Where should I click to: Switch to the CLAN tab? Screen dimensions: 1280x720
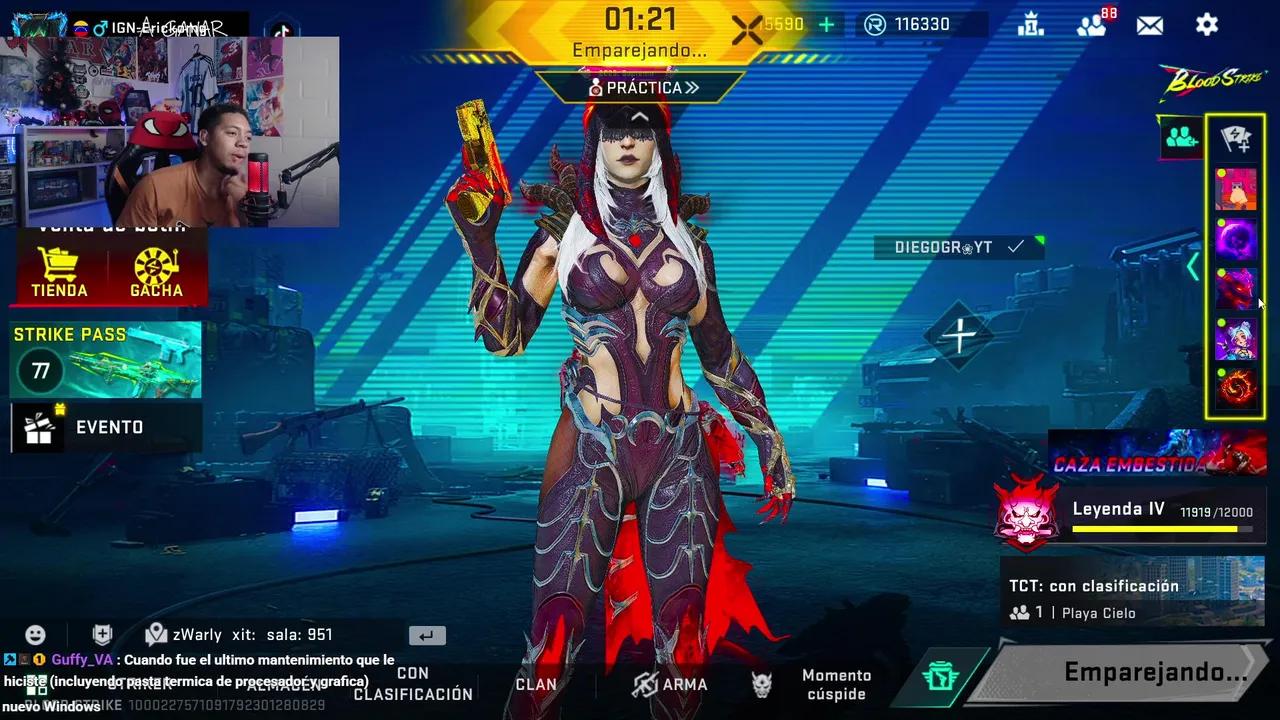point(535,684)
